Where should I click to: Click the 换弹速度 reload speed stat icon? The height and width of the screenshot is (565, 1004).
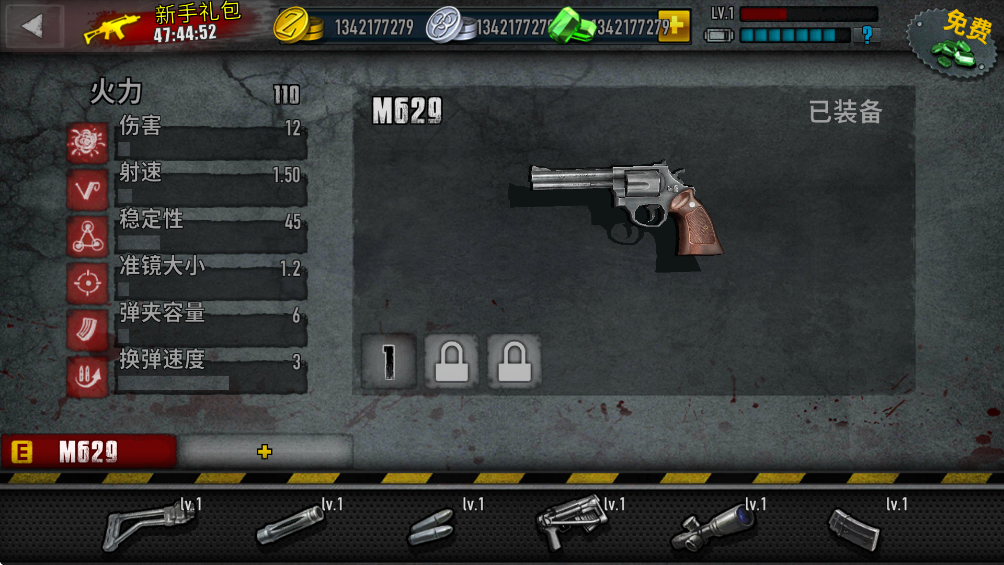pos(87,377)
